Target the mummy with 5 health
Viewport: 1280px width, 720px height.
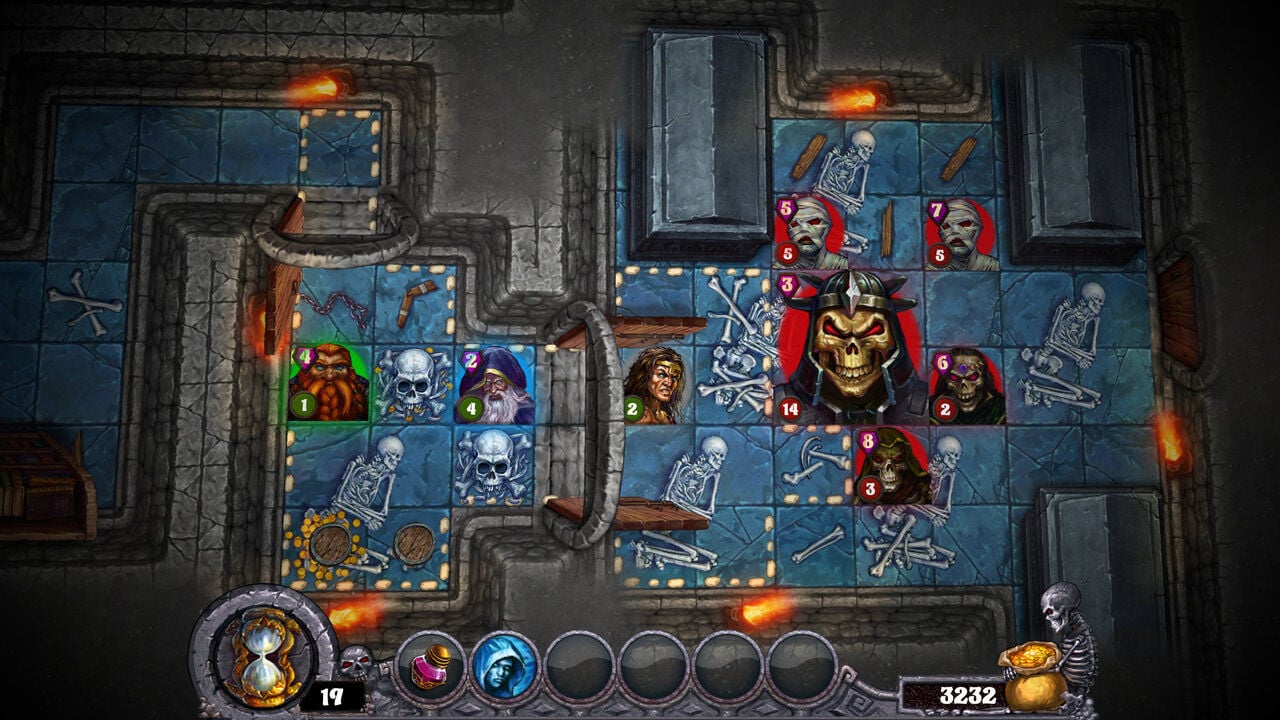pos(810,230)
